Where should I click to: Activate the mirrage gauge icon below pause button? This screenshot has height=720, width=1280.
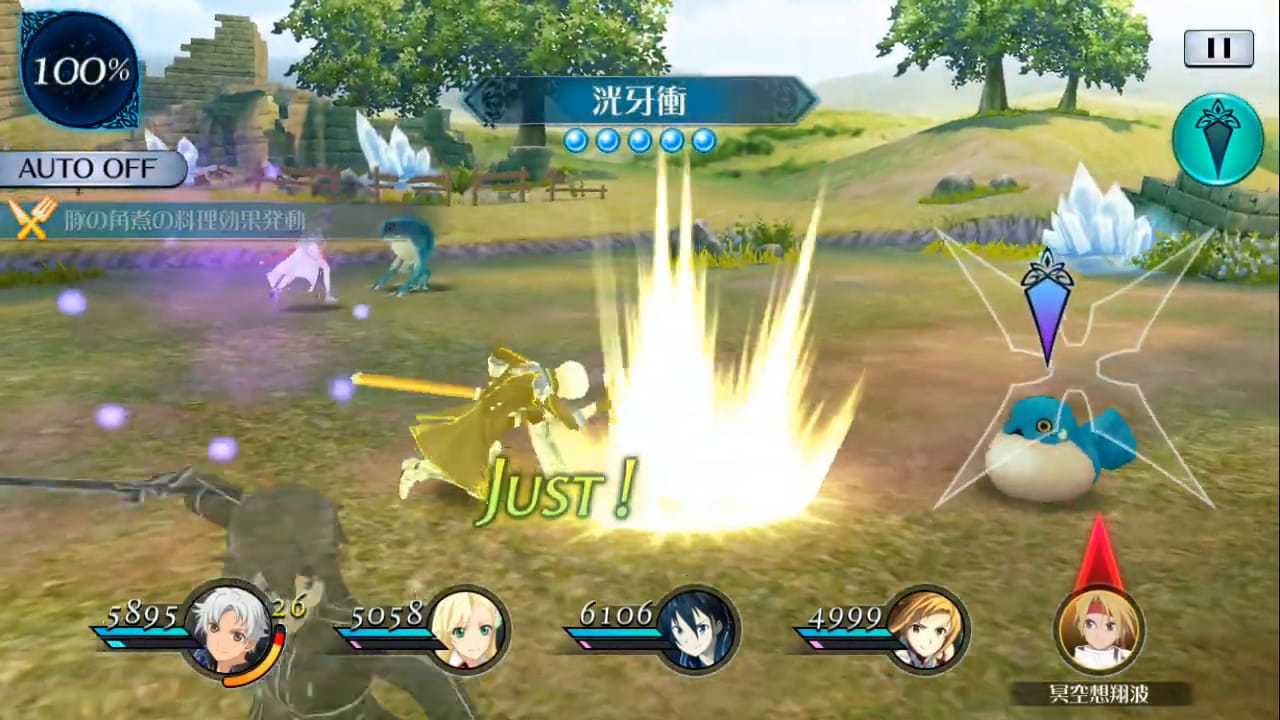pos(1216,138)
